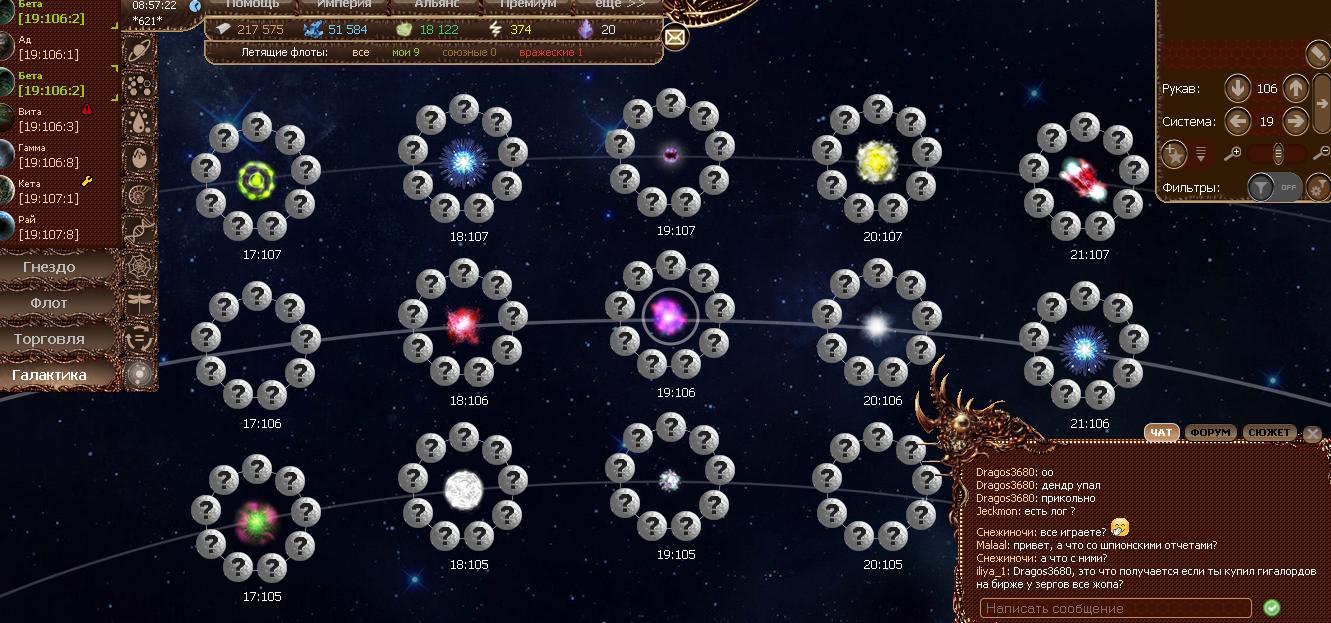This screenshot has width=1331, height=623.
Task: Switch to the СЮЖЕТ tab
Action: click(1270, 433)
